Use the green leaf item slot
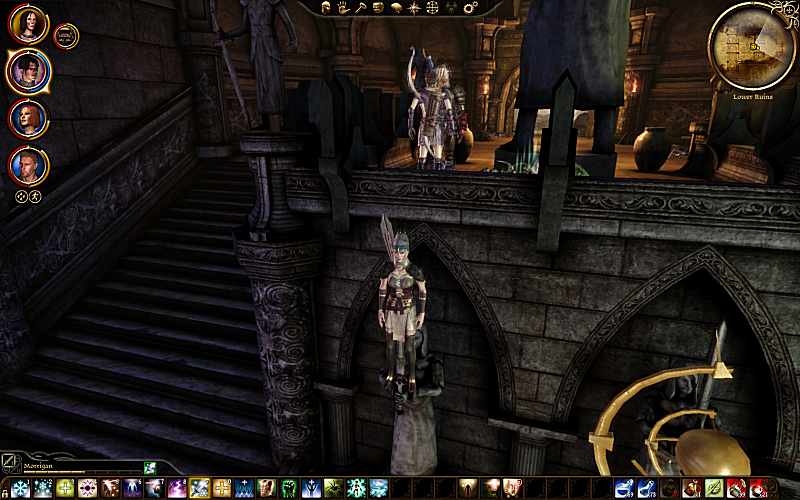Viewport: 800px width, 500px height. (713, 489)
